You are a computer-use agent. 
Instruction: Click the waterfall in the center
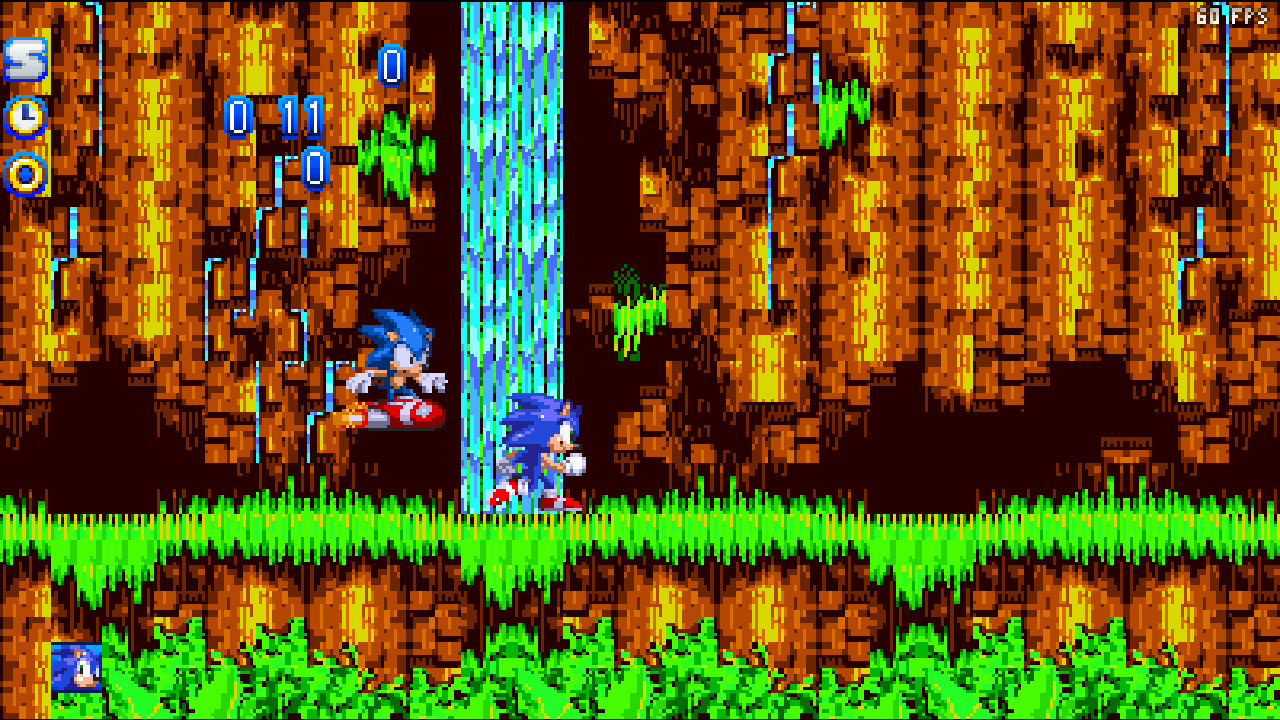pos(510,250)
